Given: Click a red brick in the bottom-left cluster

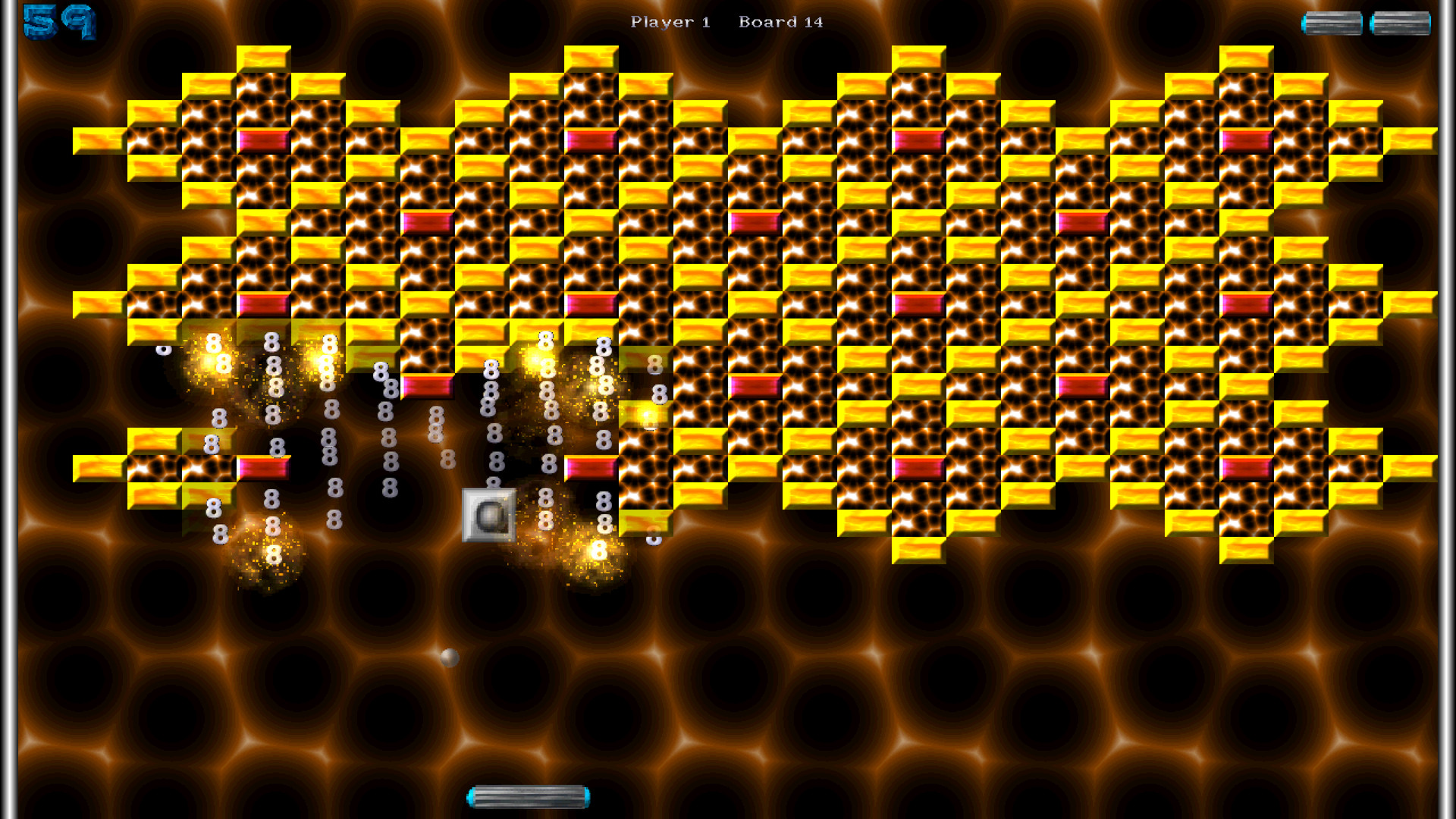Looking at the screenshot, I should (265, 469).
